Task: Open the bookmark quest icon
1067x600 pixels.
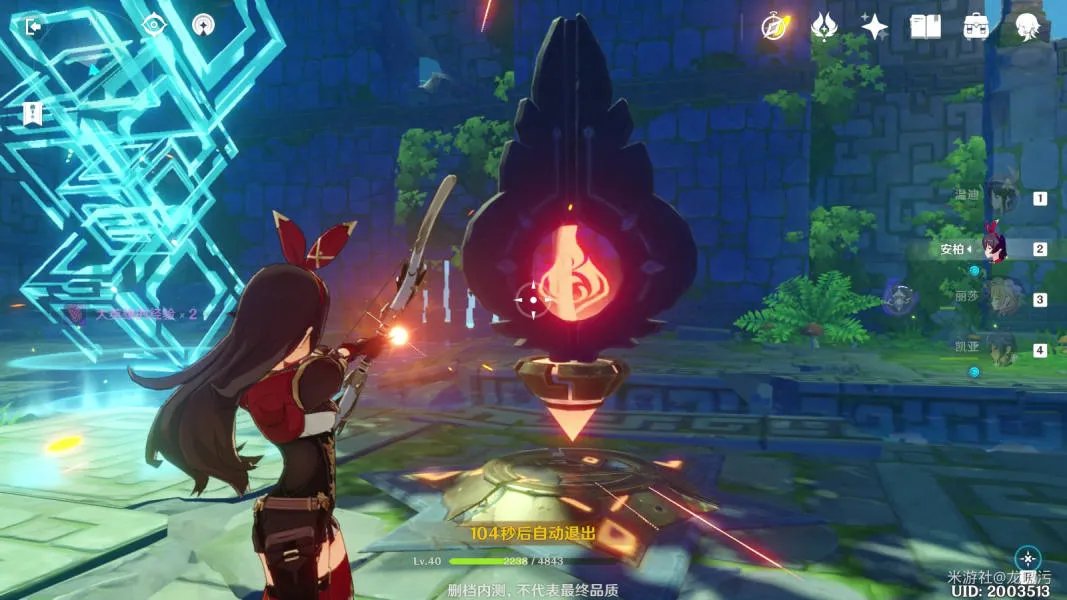Action: [33, 114]
